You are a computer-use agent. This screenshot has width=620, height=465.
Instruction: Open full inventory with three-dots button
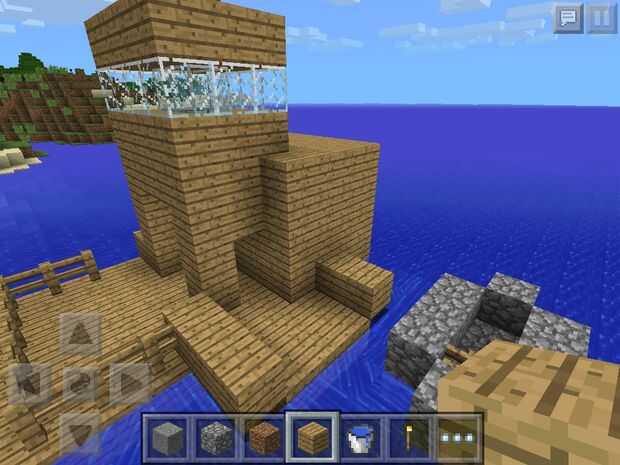pyautogui.click(x=458, y=437)
